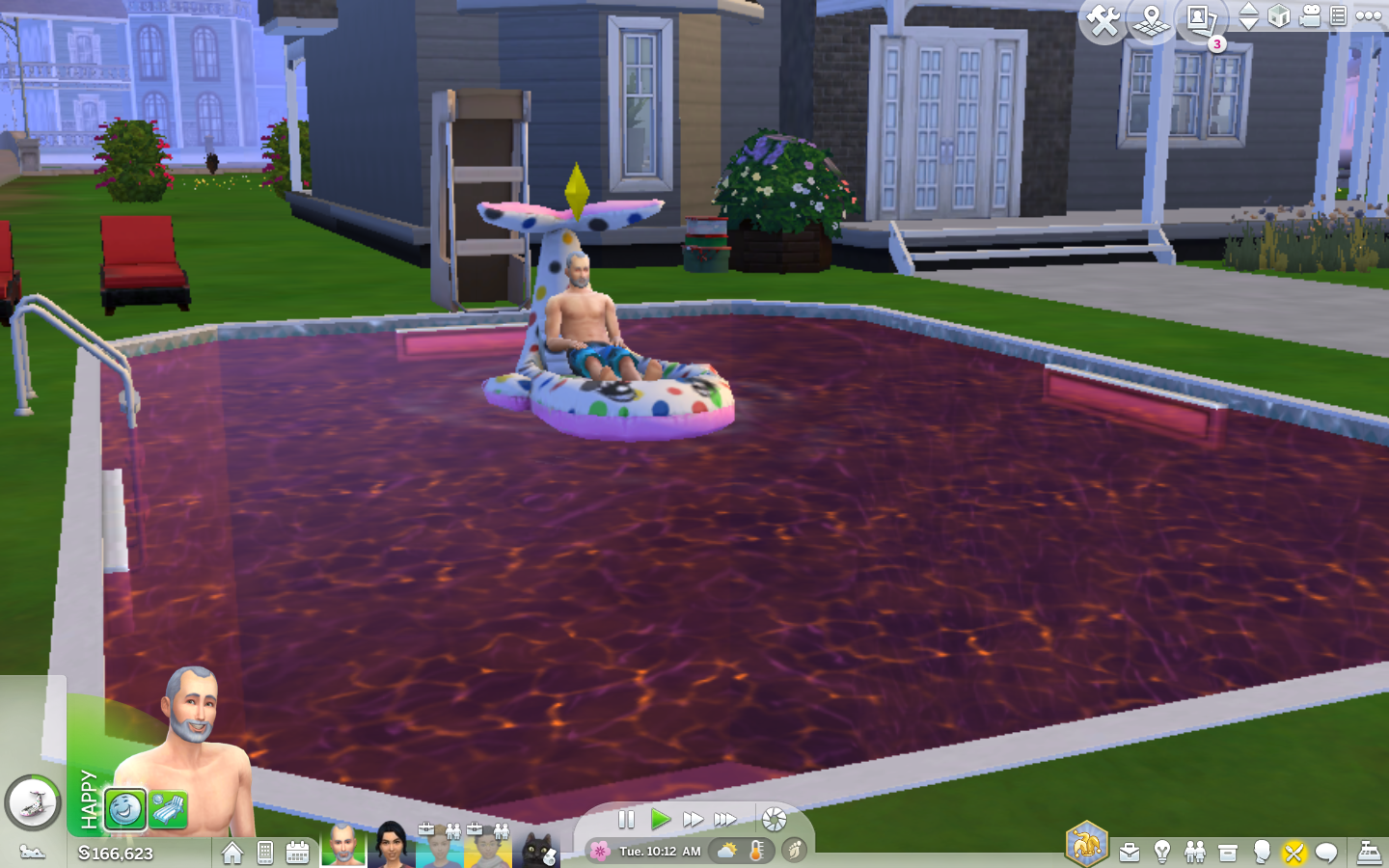1389x868 pixels.
Task: Open the Relationships panel icon
Action: [x=1194, y=852]
